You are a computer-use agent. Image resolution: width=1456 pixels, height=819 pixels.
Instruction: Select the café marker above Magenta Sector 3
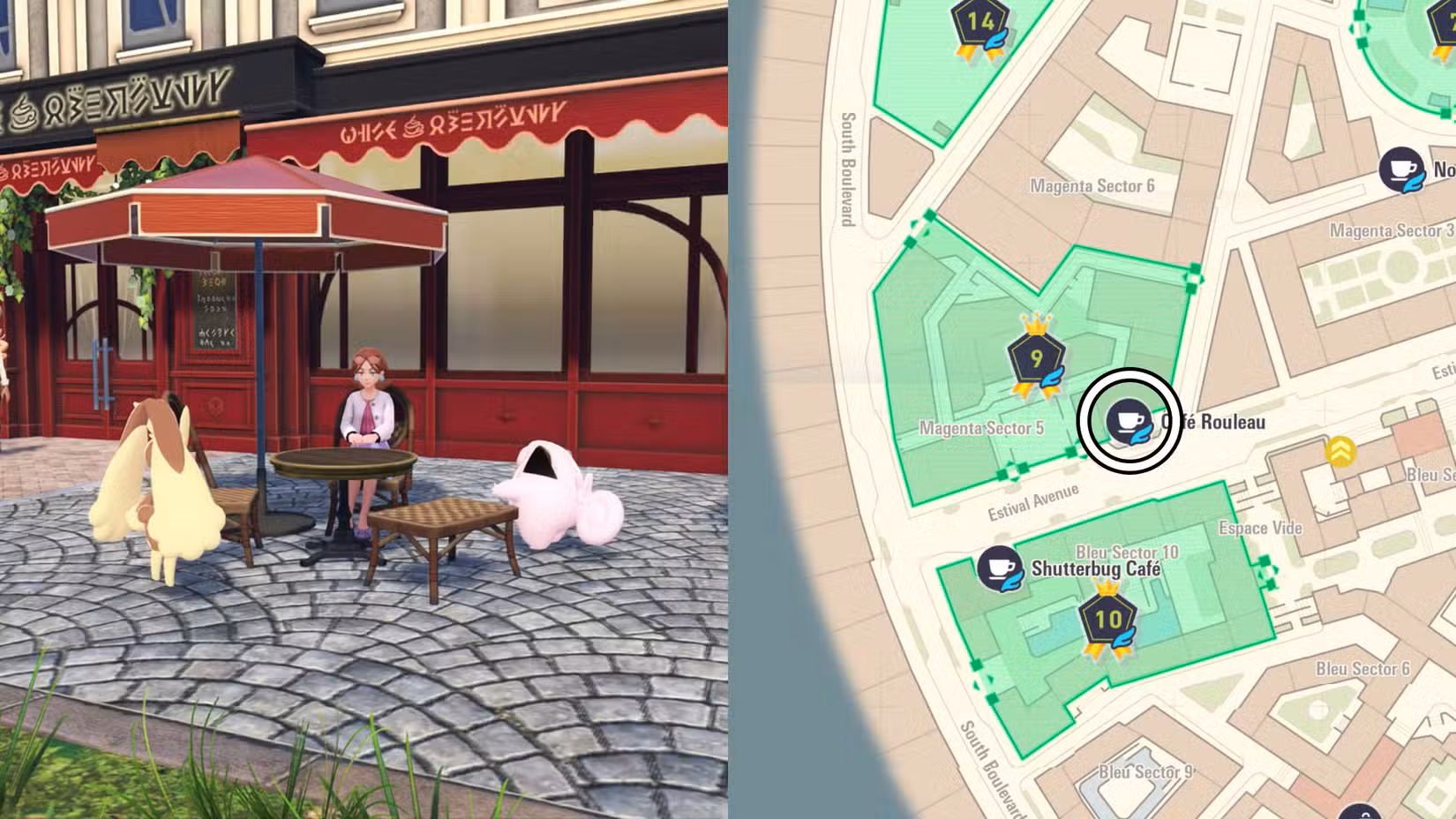coord(1402,169)
